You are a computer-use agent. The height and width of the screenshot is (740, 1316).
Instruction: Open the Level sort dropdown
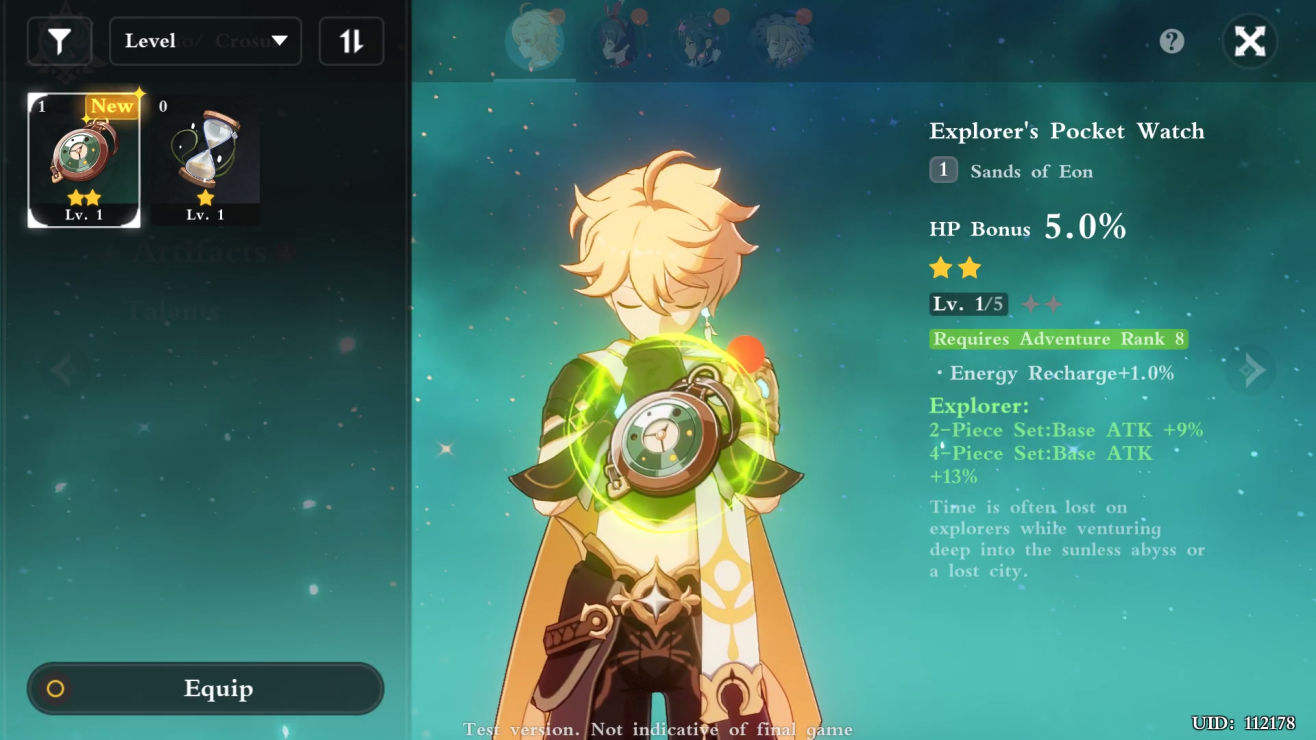(x=205, y=41)
